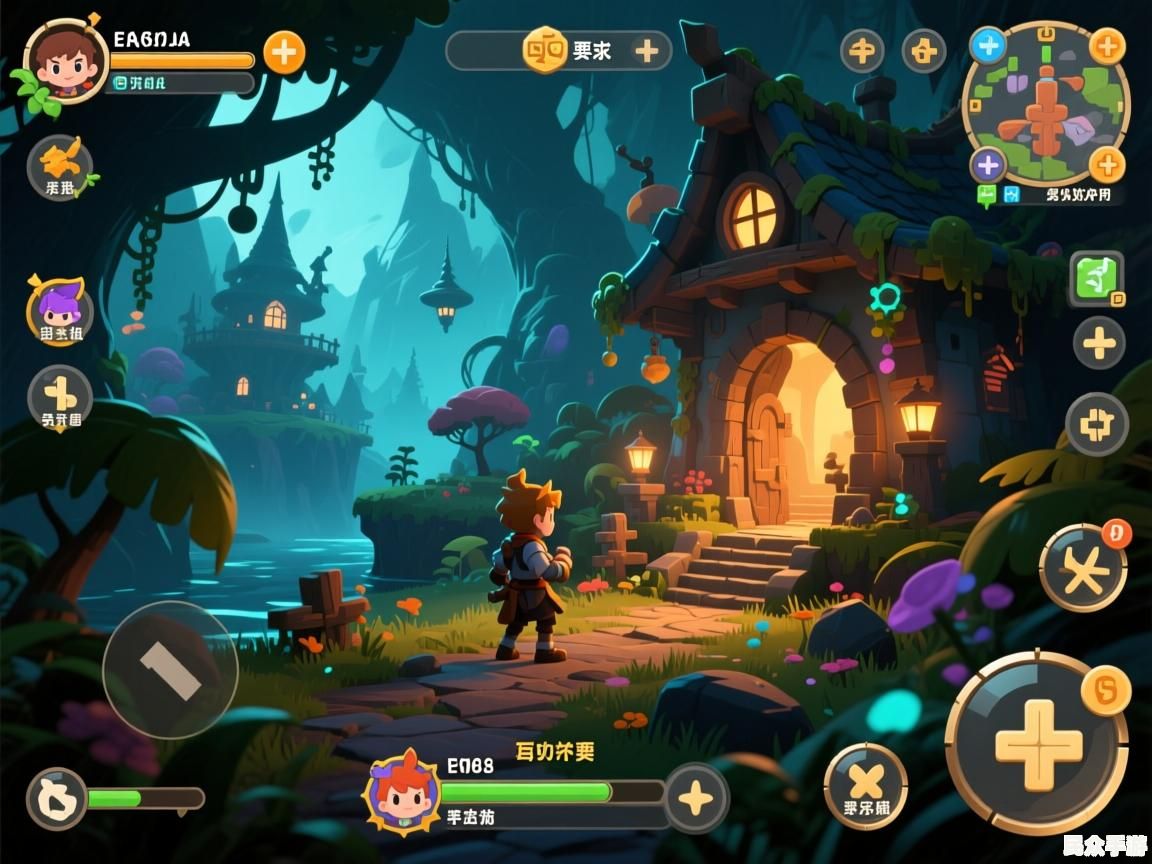Viewport: 1152px width, 864px height.
Task: Click the blue plus on the minimap
Action: [988, 45]
